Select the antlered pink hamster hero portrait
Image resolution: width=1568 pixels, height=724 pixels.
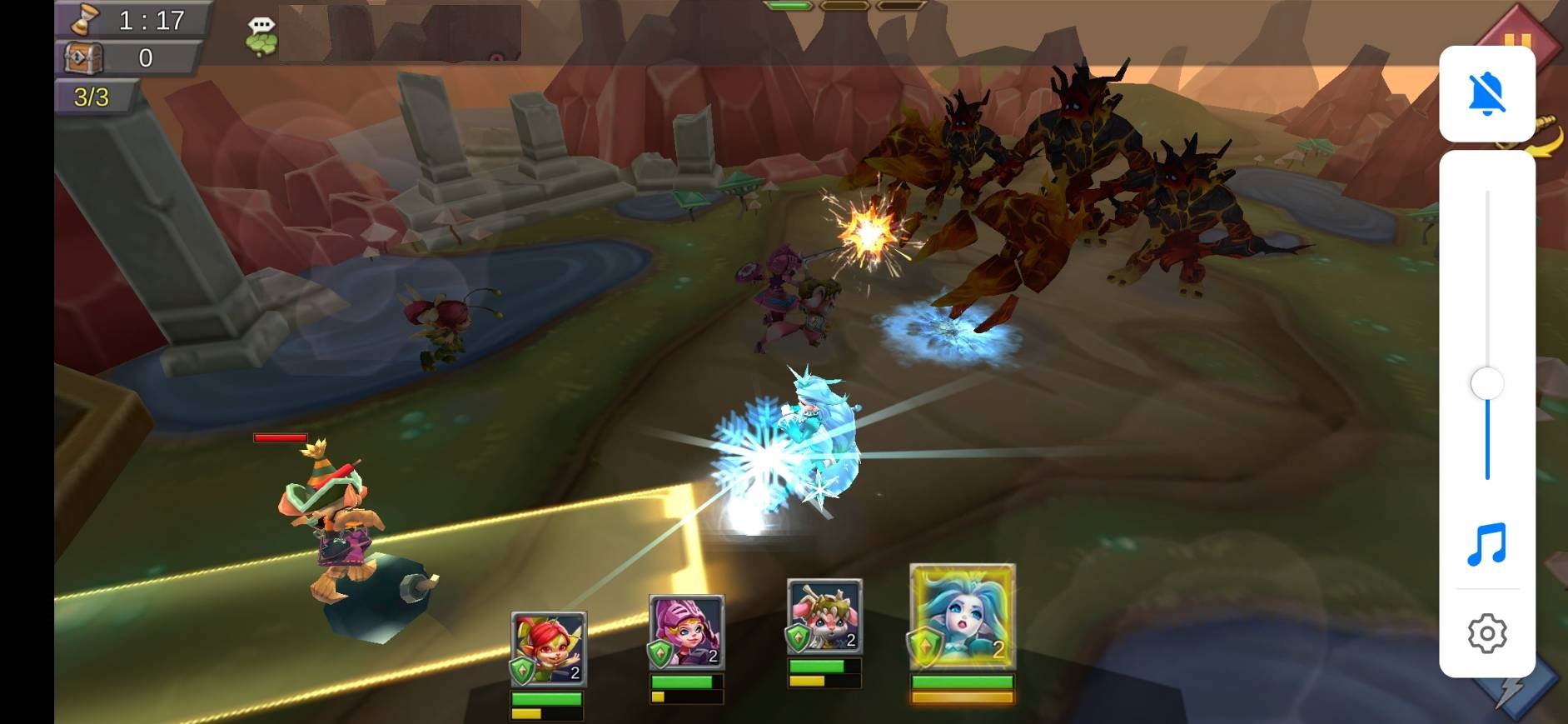click(x=824, y=617)
